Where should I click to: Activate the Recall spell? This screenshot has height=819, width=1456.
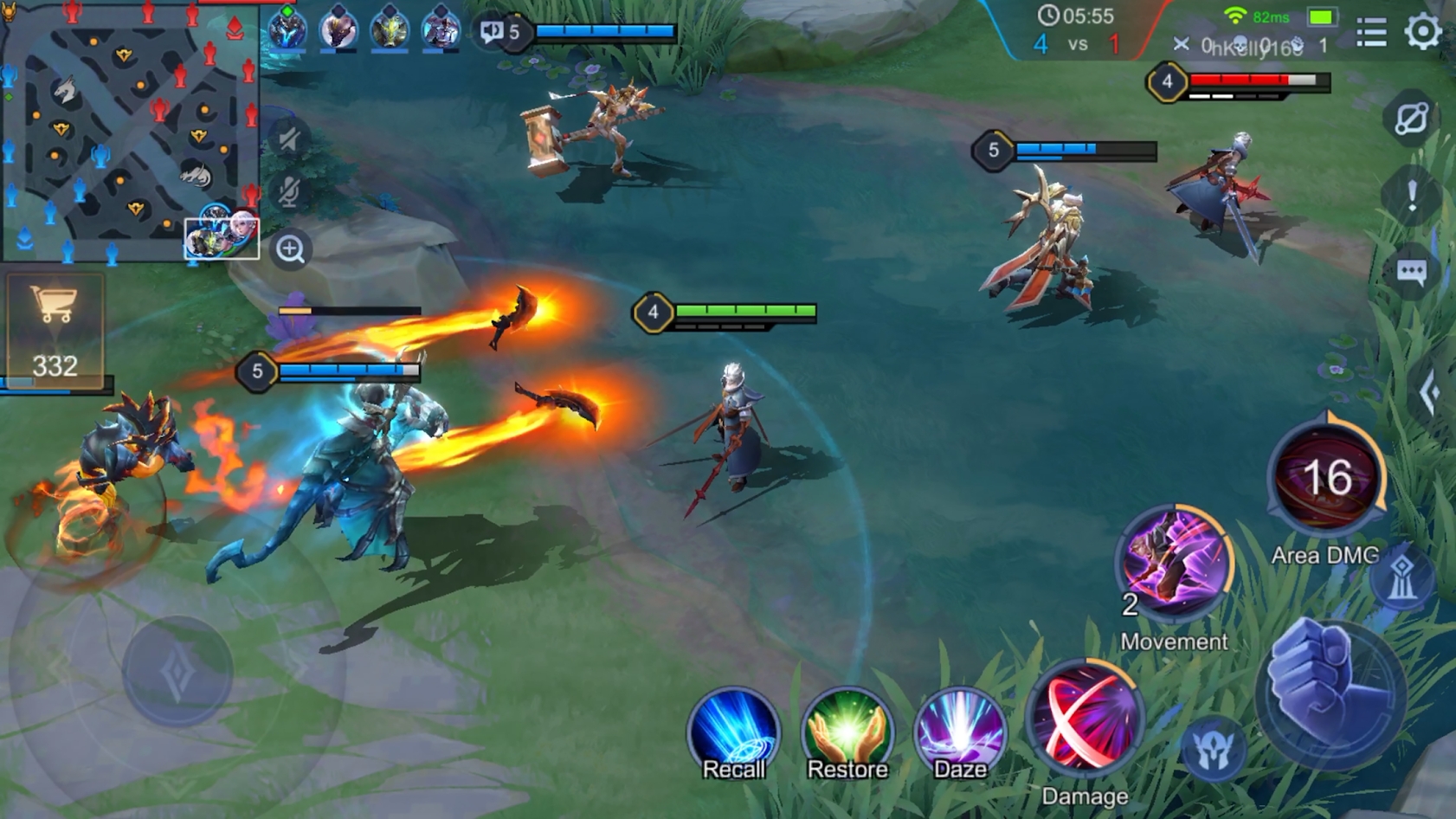[x=733, y=733]
